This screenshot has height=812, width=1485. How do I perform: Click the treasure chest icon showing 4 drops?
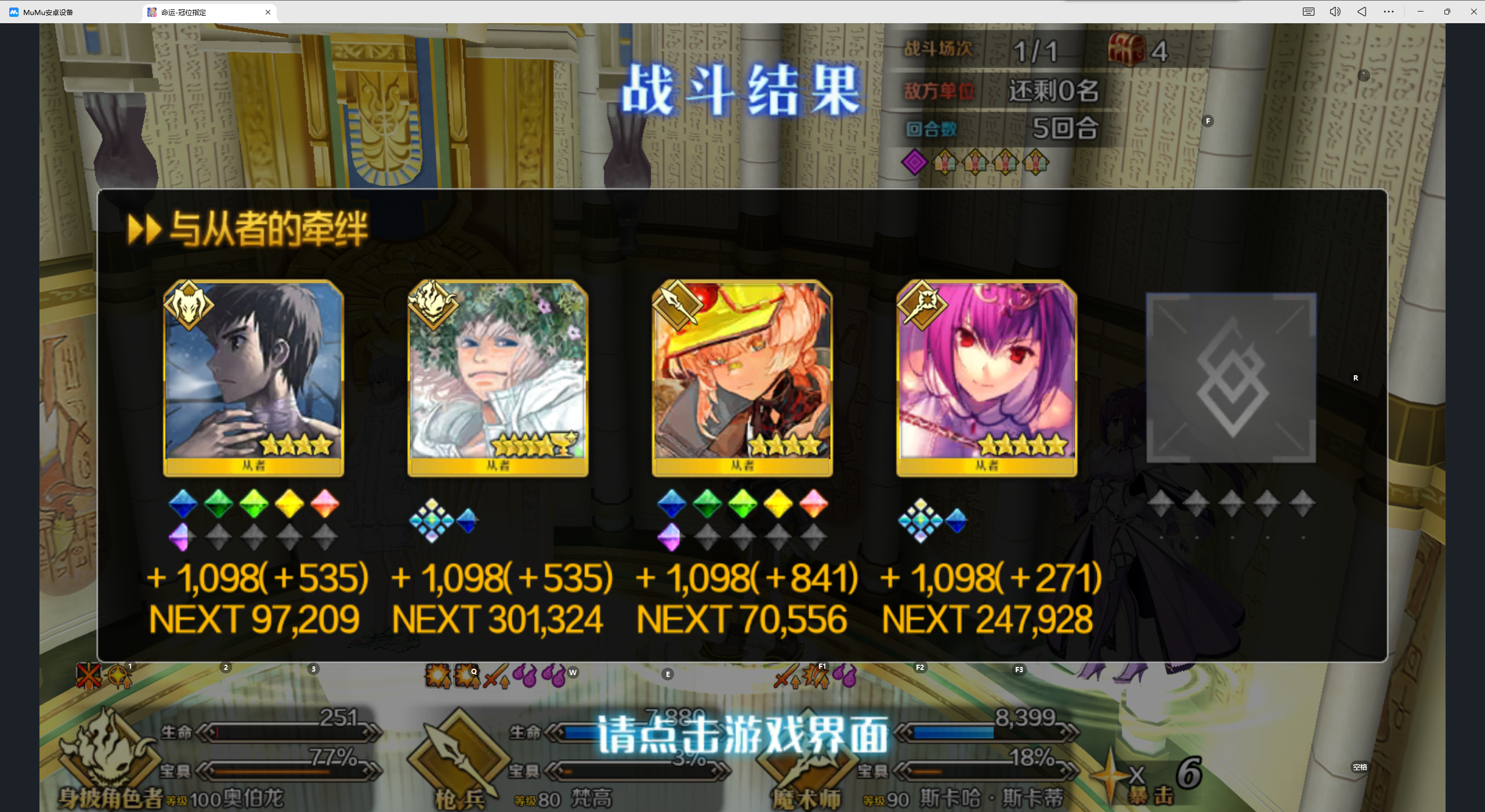[1126, 51]
